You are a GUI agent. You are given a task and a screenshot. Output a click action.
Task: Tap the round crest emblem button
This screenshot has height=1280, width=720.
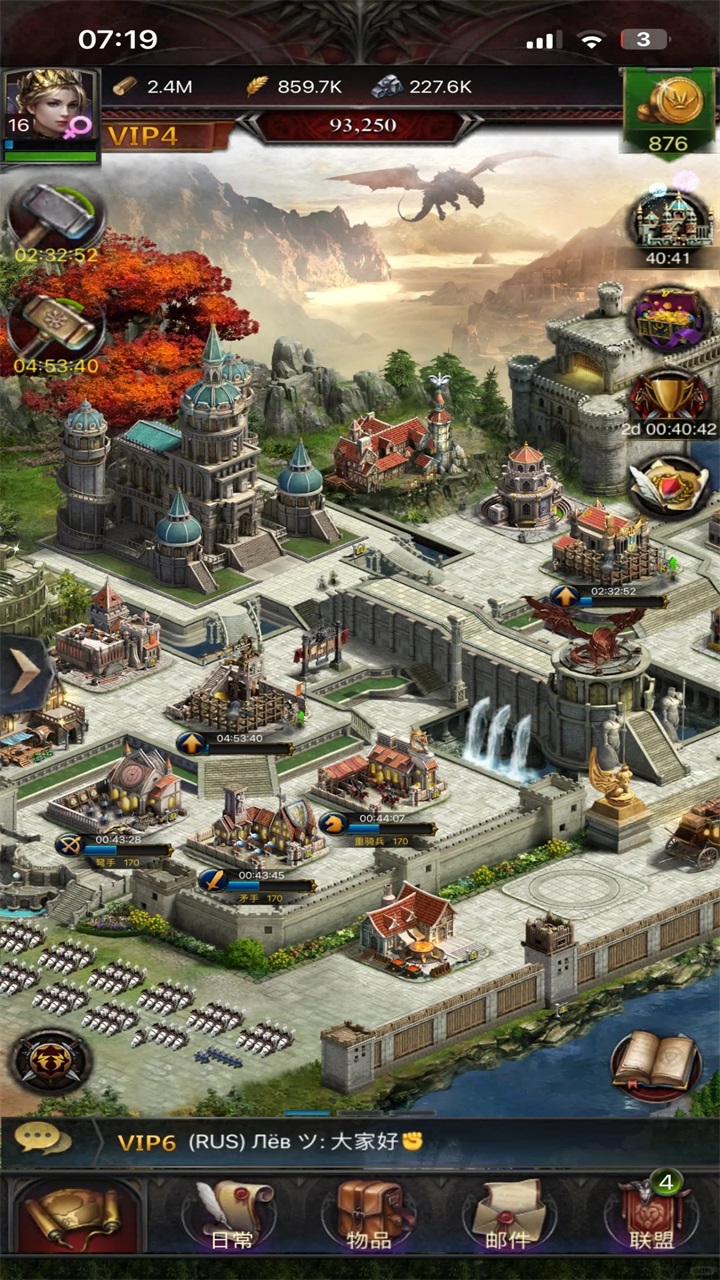(x=50, y=1060)
